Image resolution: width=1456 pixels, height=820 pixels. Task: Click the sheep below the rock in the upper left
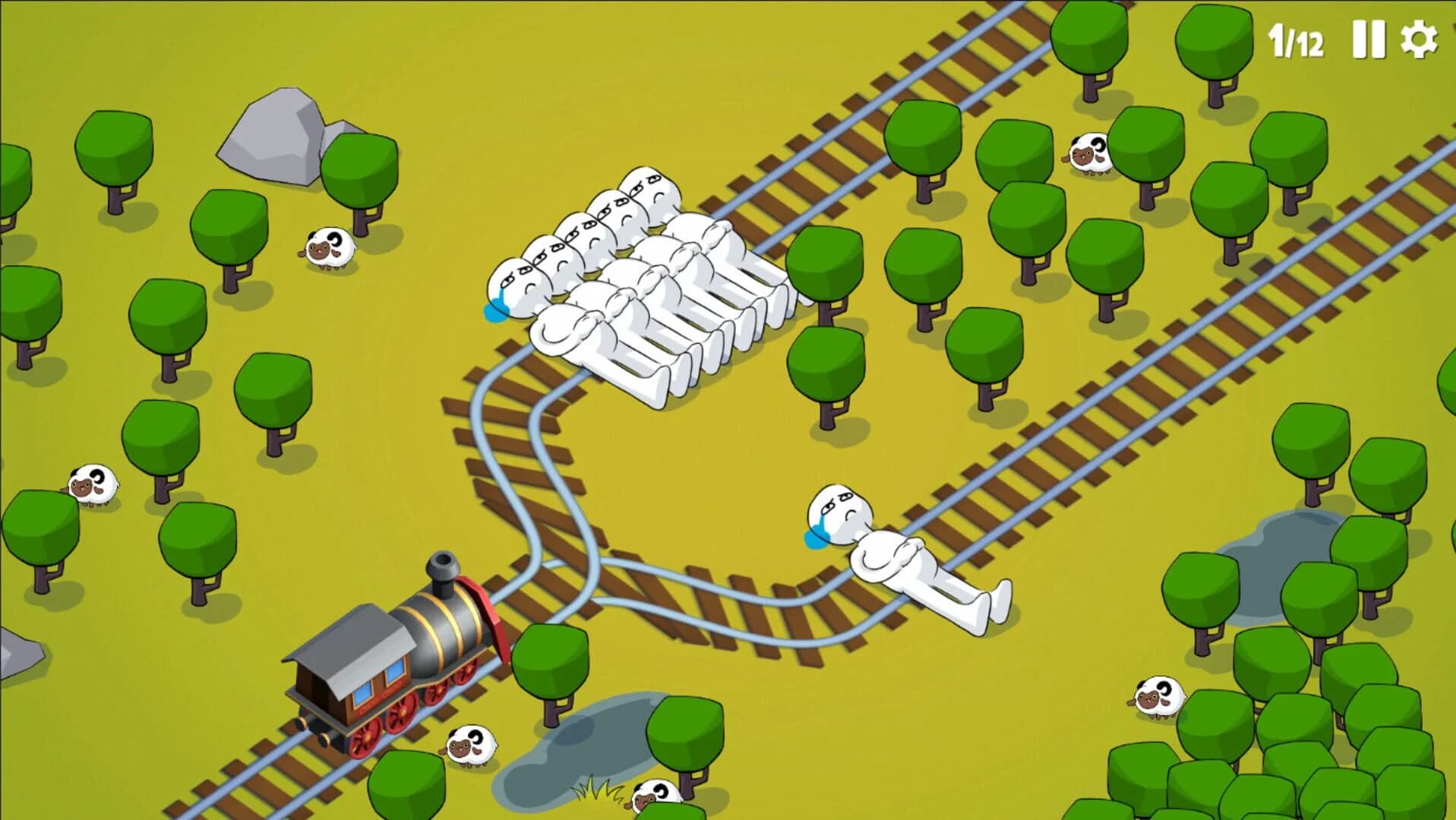coord(327,251)
